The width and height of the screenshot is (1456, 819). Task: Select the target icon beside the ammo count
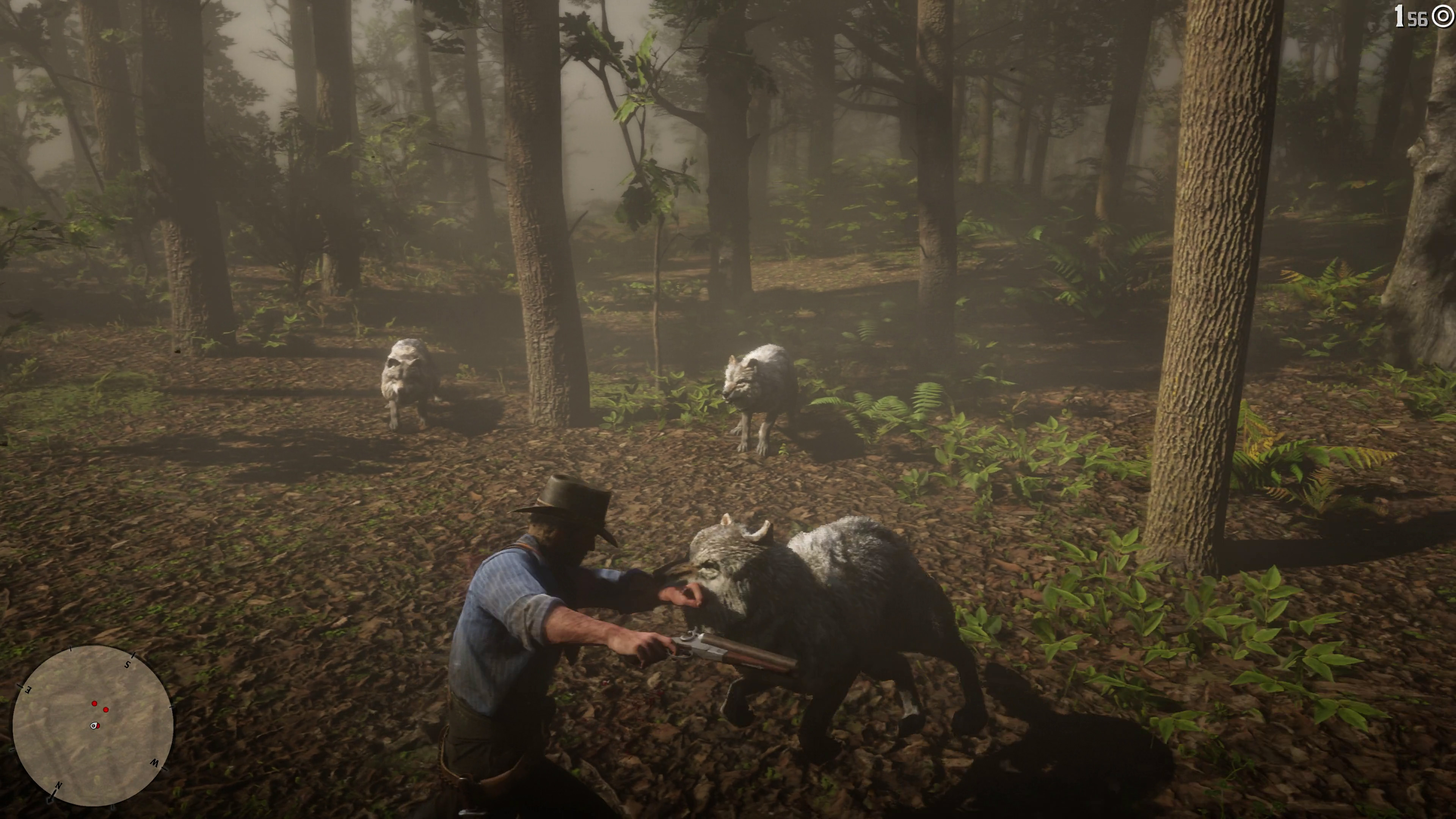pyautogui.click(x=1443, y=18)
